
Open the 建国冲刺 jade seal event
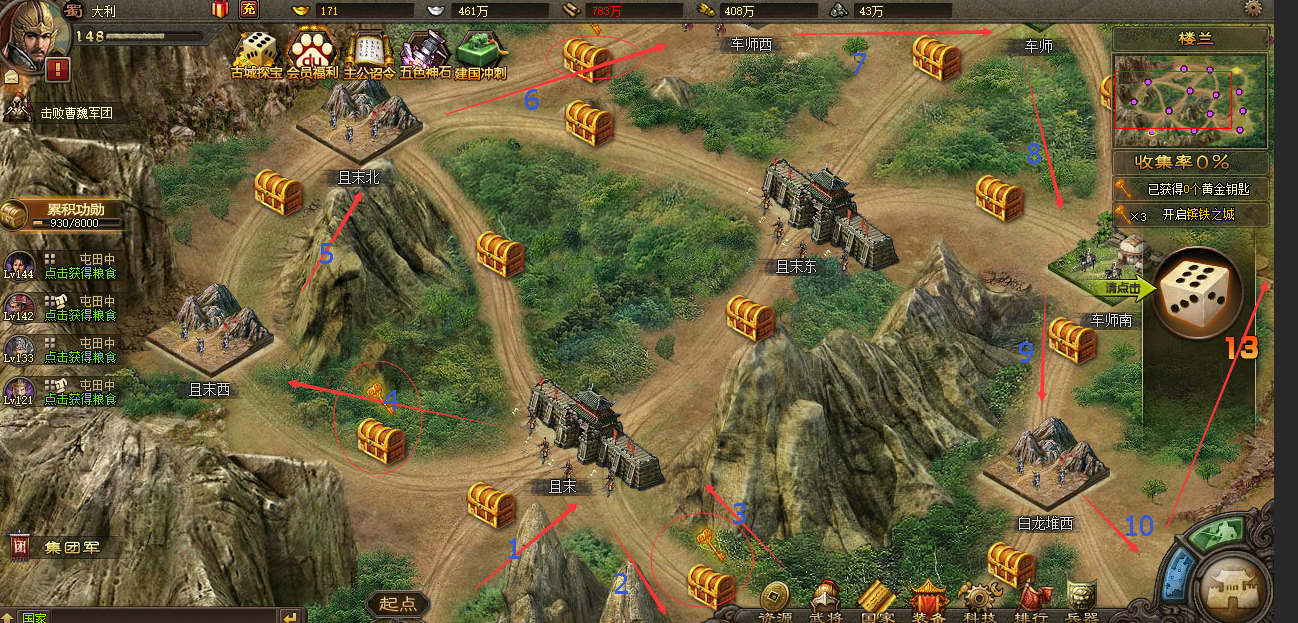(481, 54)
